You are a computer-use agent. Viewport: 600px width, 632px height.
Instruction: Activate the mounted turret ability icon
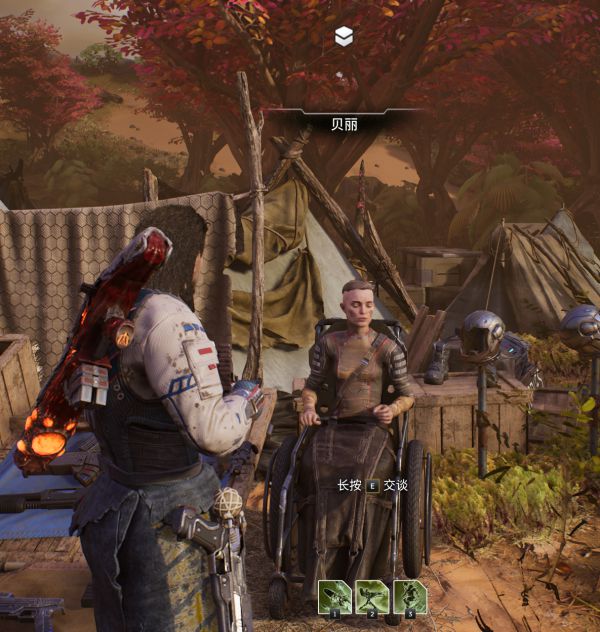point(372,597)
